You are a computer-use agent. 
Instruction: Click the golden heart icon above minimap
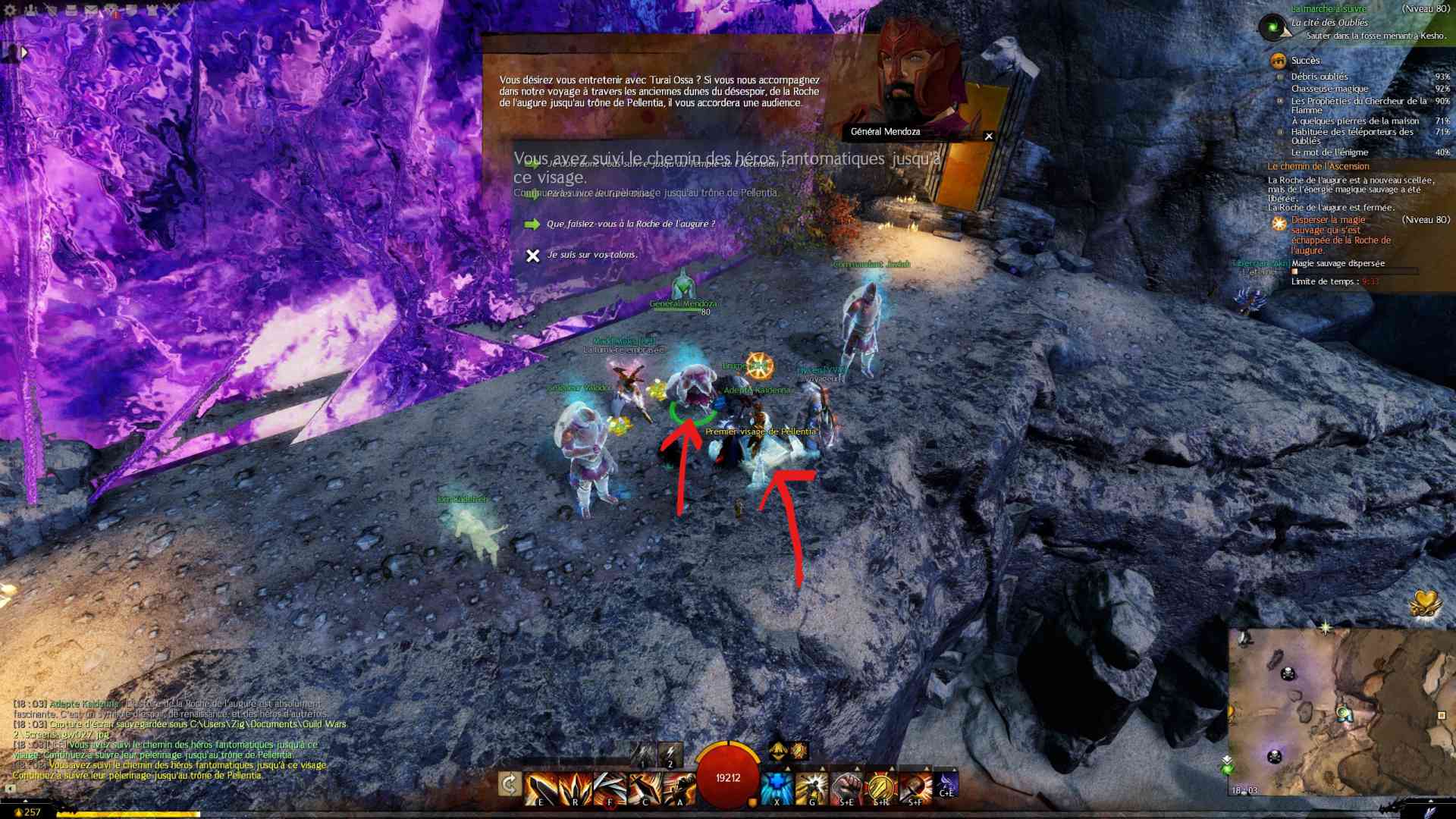pyautogui.click(x=1425, y=604)
